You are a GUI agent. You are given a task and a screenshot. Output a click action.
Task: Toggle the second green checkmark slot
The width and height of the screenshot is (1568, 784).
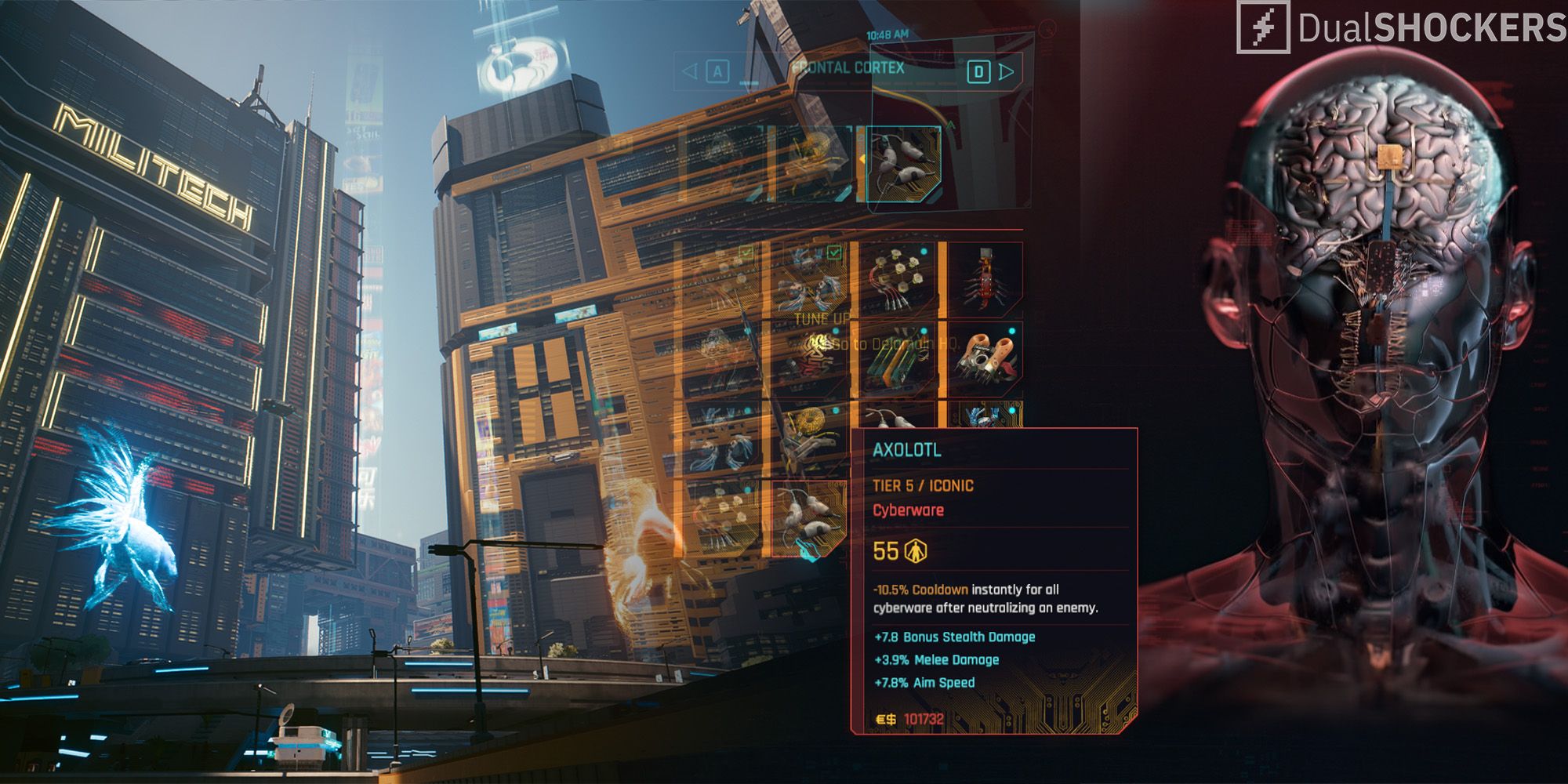[834, 251]
